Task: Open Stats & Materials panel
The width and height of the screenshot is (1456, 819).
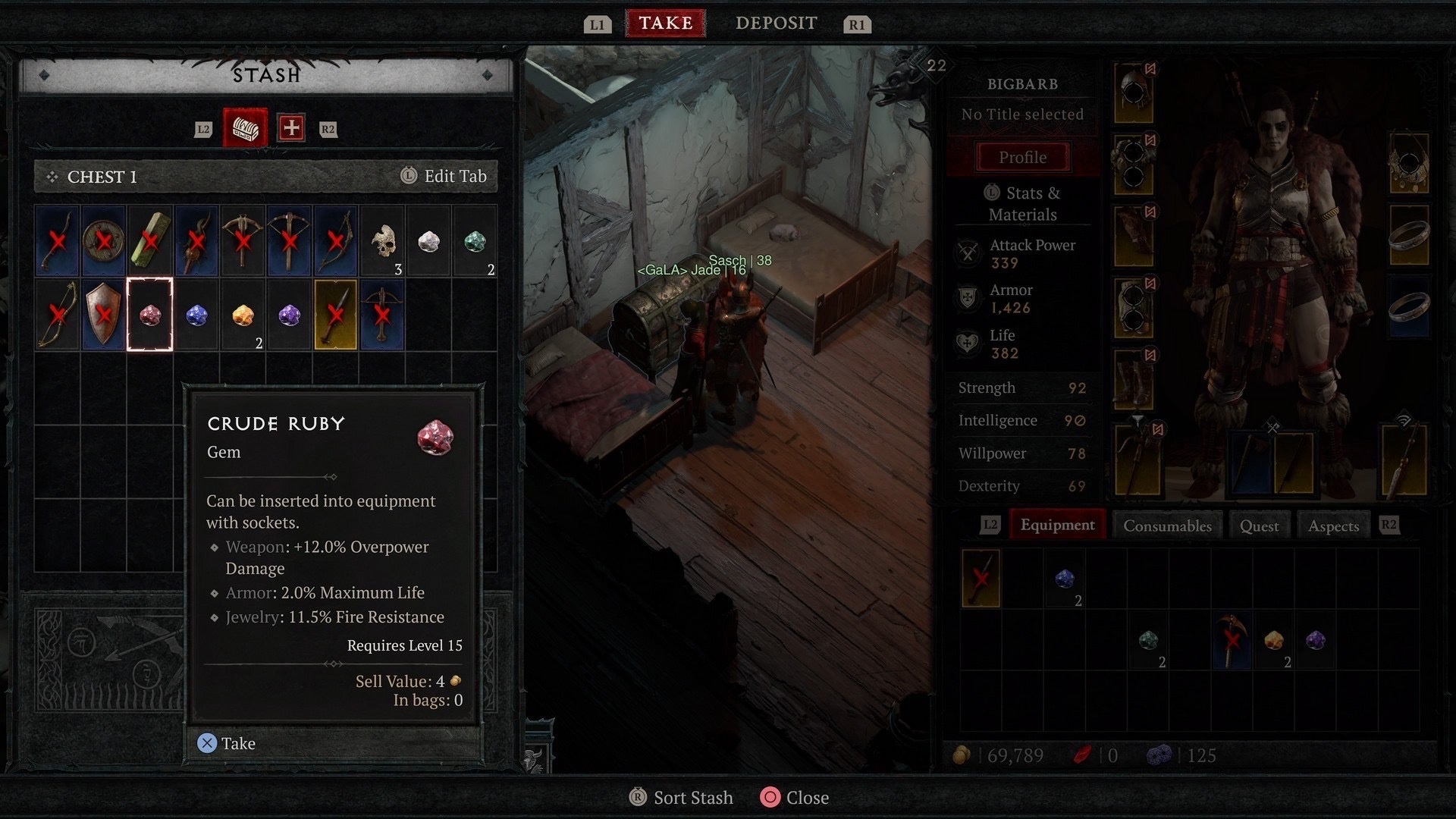Action: (1022, 203)
